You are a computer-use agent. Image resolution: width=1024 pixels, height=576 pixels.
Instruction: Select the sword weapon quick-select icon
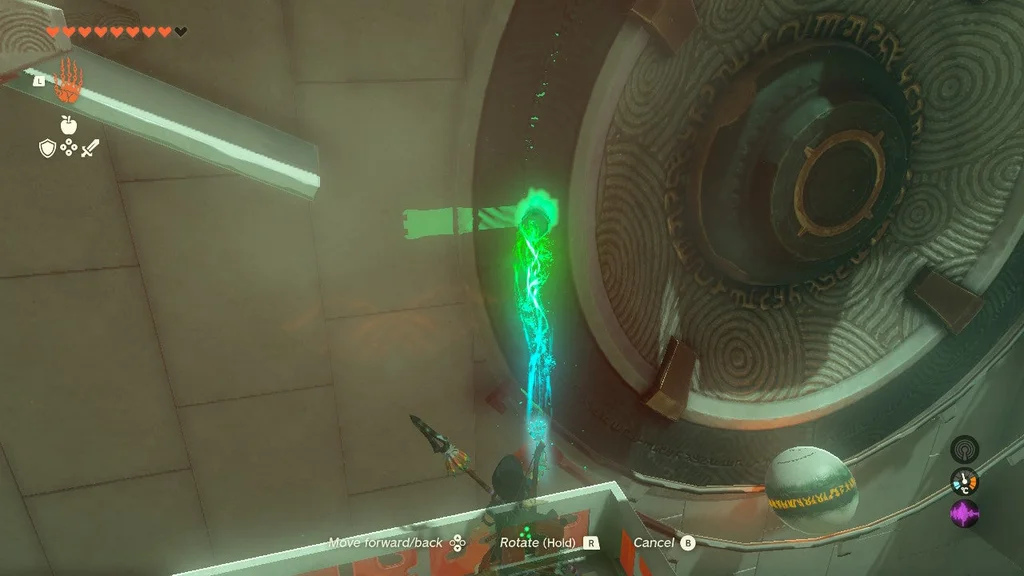coord(90,148)
